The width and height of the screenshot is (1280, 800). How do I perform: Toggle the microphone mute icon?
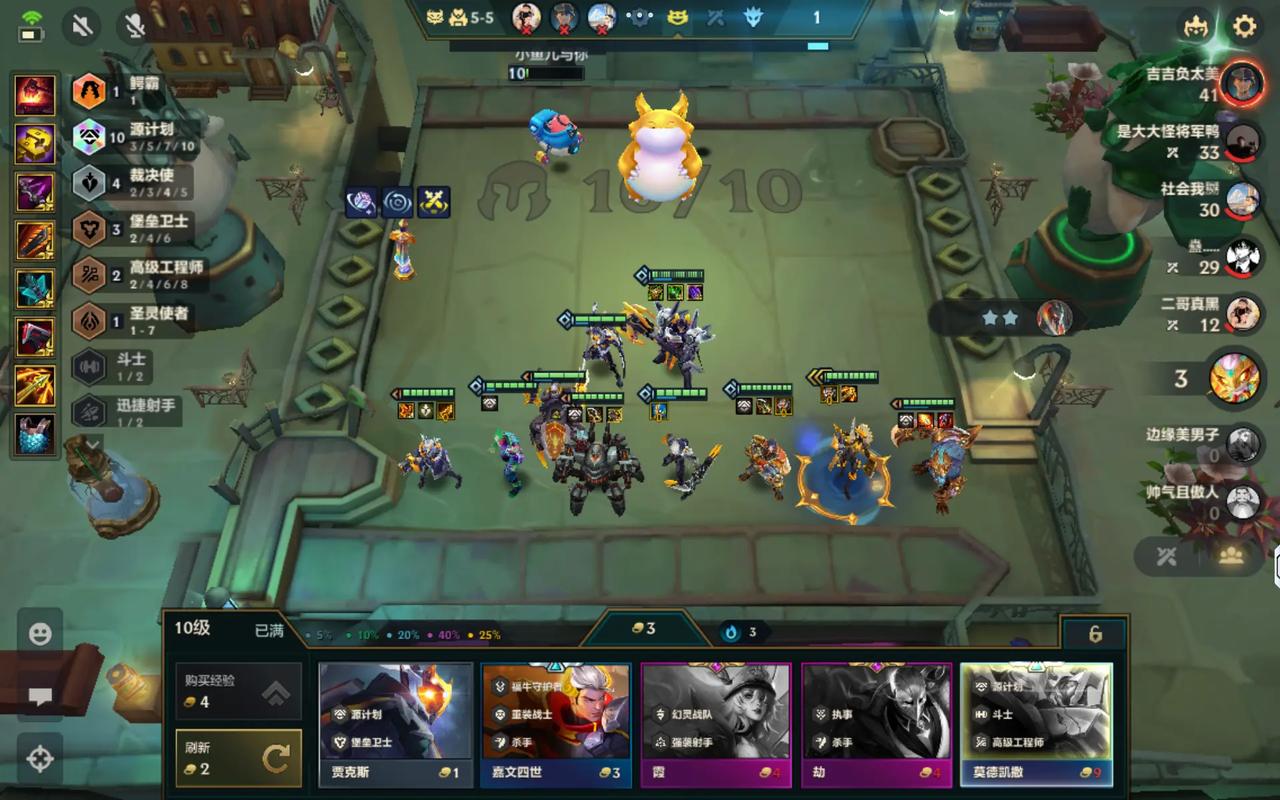coord(134,24)
